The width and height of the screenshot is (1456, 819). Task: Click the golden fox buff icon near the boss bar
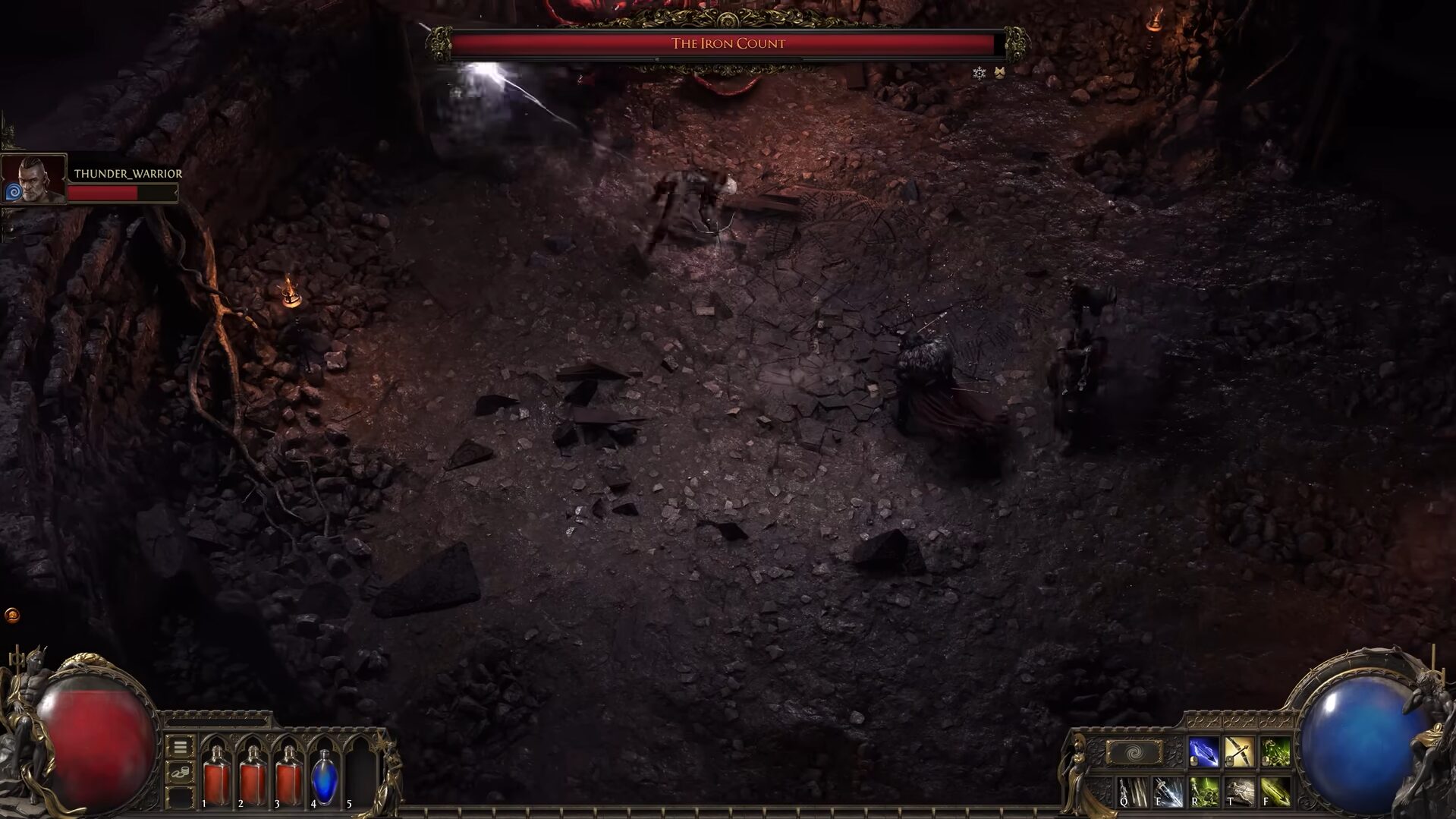tap(999, 73)
